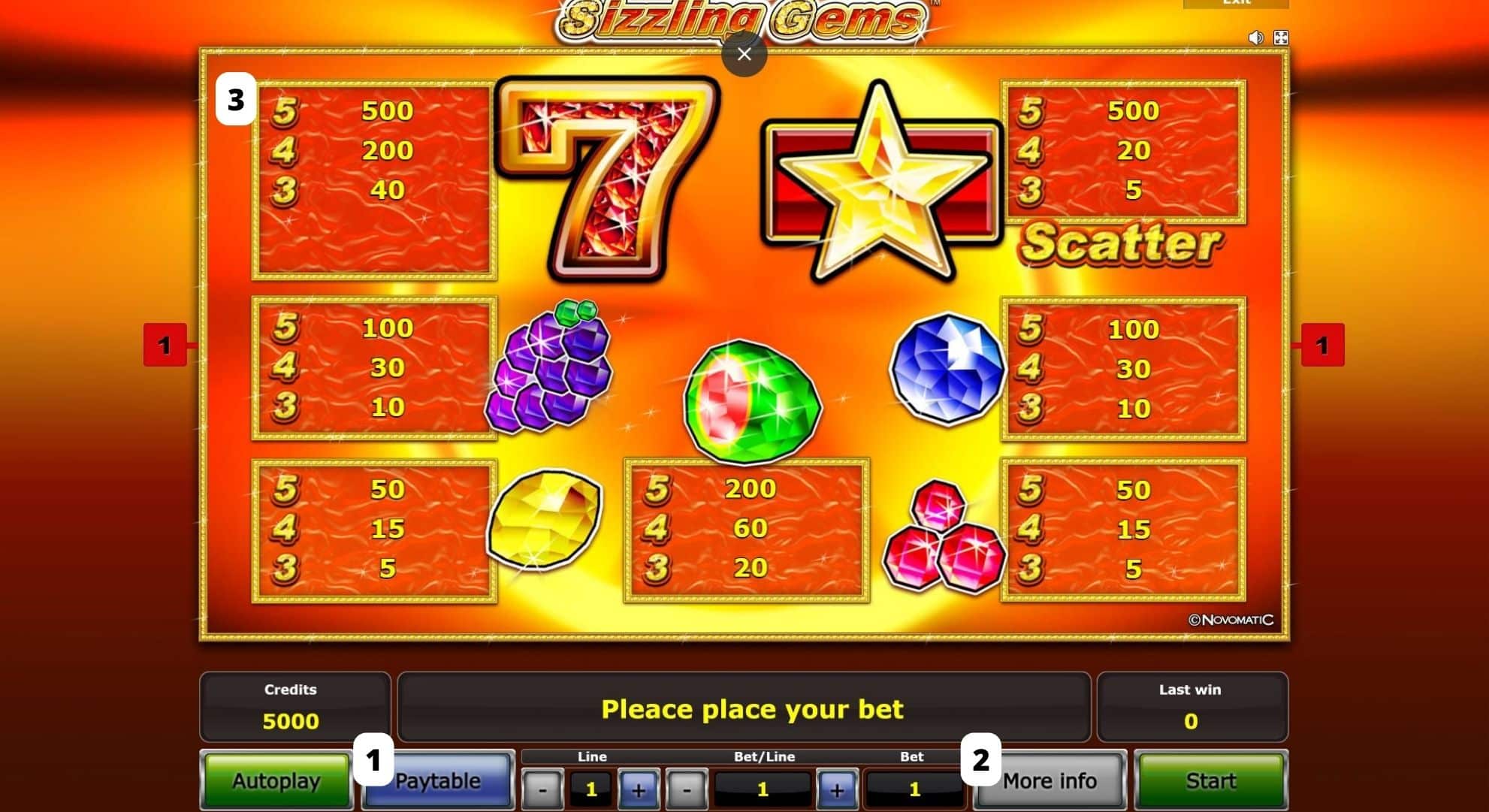Toggle fullscreen mode
This screenshot has height=812, width=1489.
[1282, 36]
